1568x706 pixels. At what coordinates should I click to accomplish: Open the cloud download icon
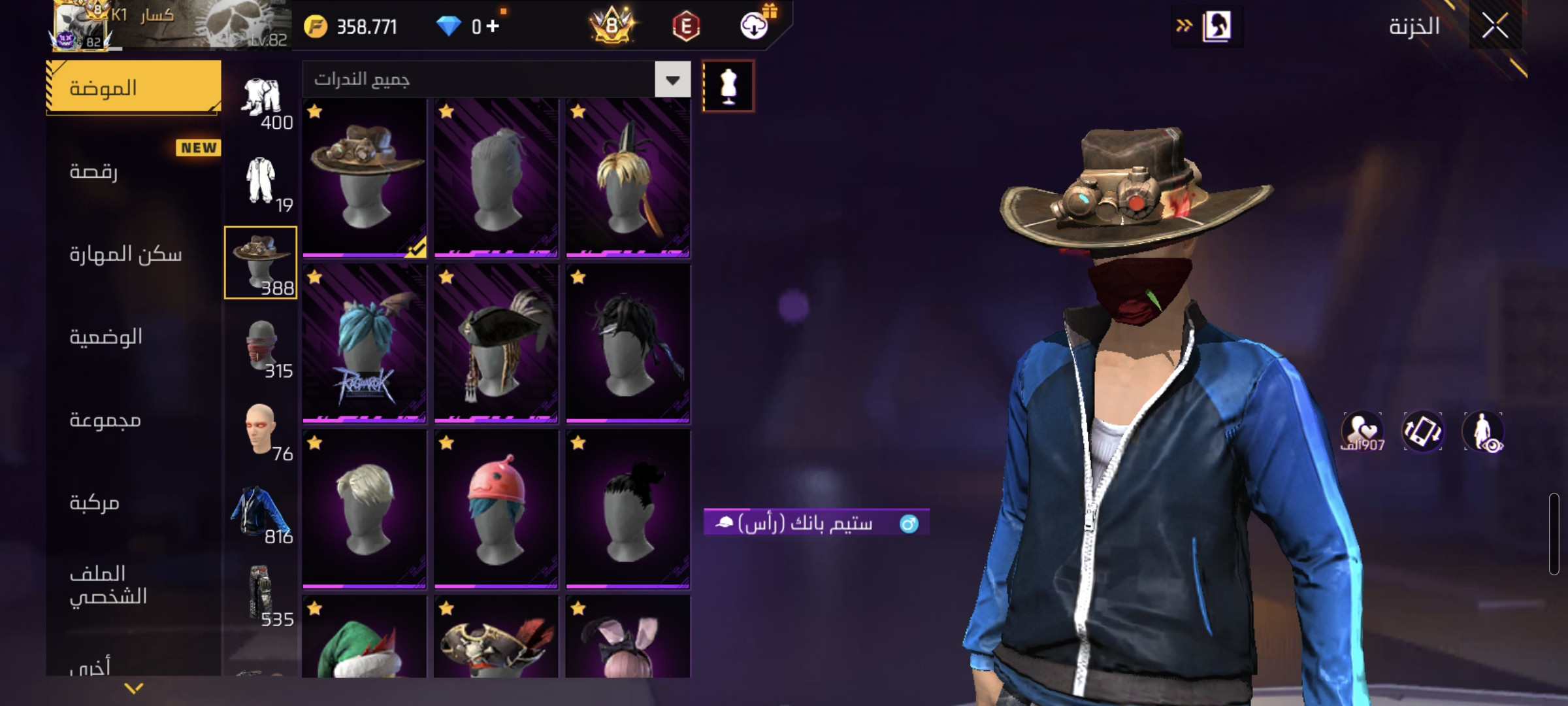(754, 26)
